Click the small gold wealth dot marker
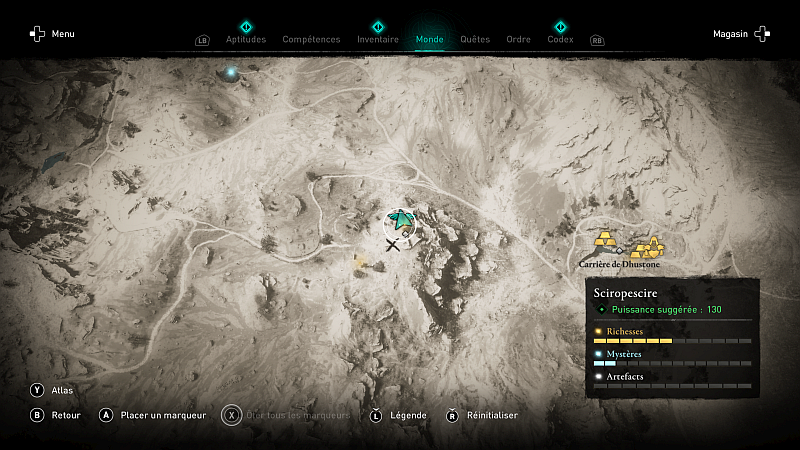The height and width of the screenshot is (450, 800). (361, 263)
